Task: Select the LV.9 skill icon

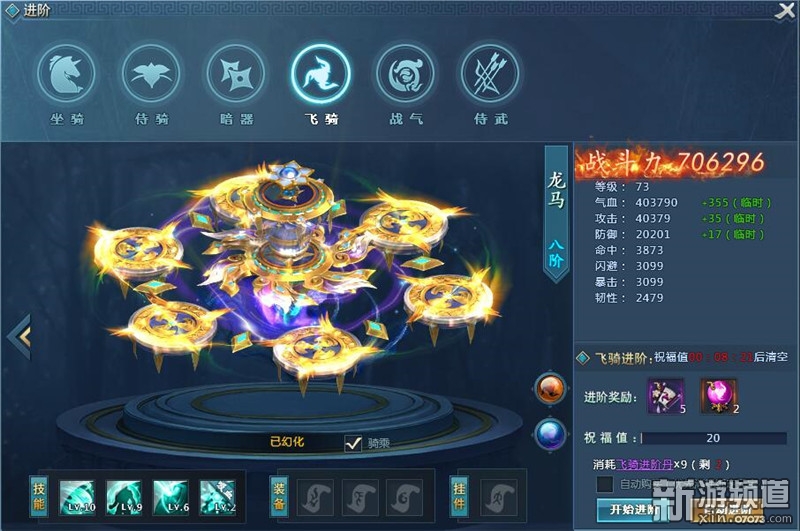Action: (x=124, y=496)
